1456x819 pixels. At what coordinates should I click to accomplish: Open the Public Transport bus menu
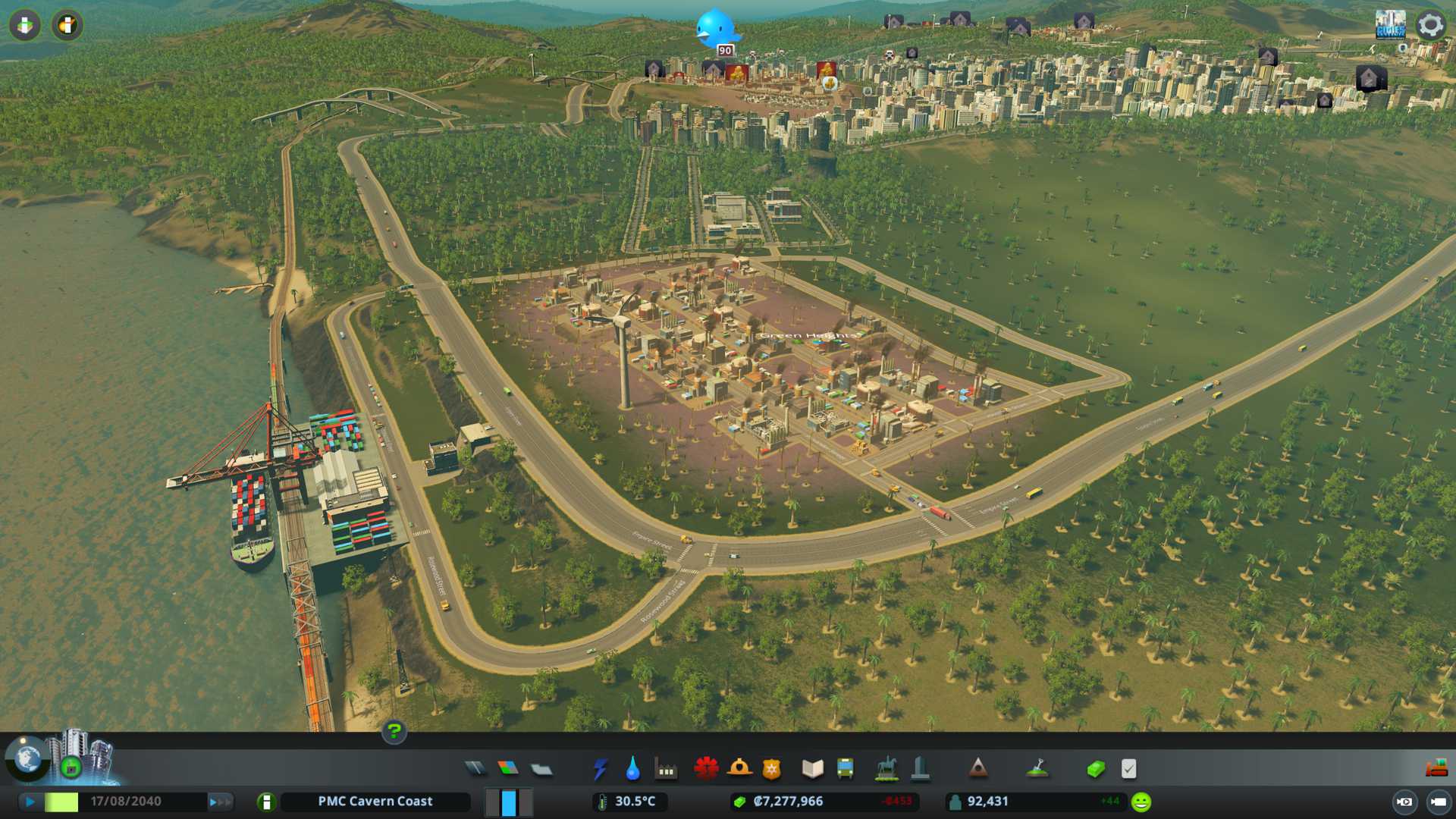pyautogui.click(x=846, y=769)
